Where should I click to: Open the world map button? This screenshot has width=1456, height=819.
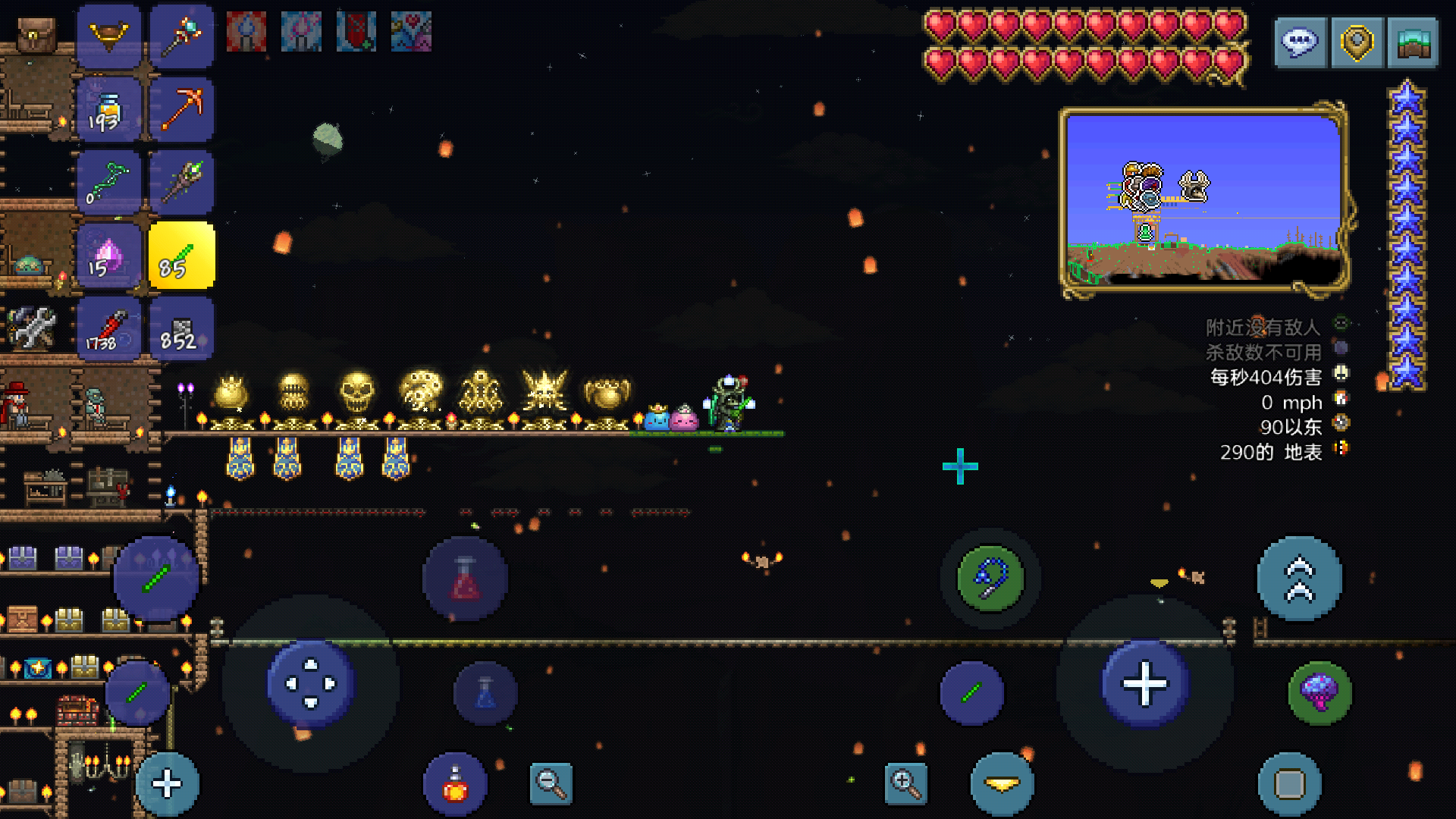(x=1413, y=42)
